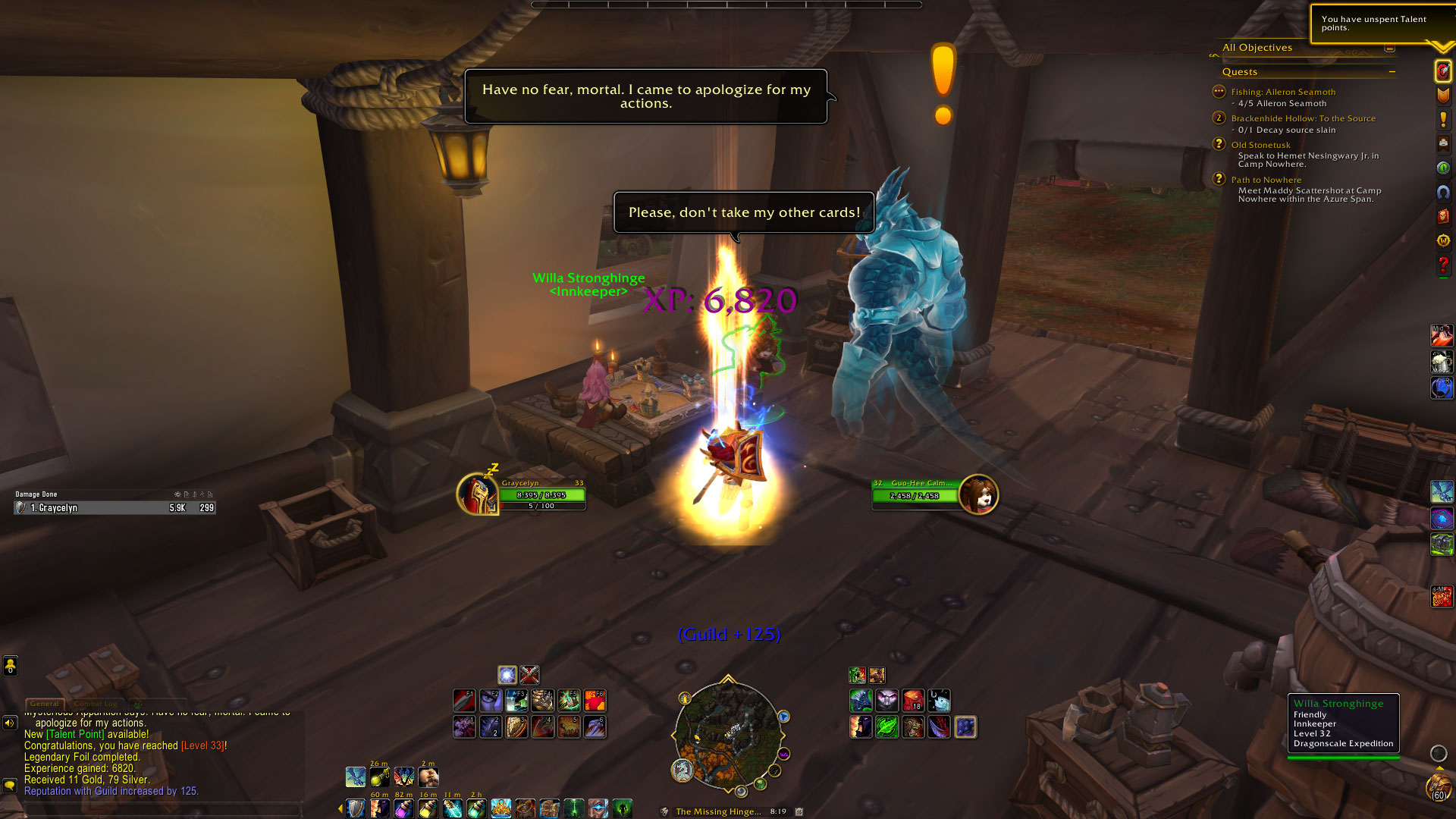
Task: Open the red skull book Adventure Guide
Action: (x=1442, y=217)
